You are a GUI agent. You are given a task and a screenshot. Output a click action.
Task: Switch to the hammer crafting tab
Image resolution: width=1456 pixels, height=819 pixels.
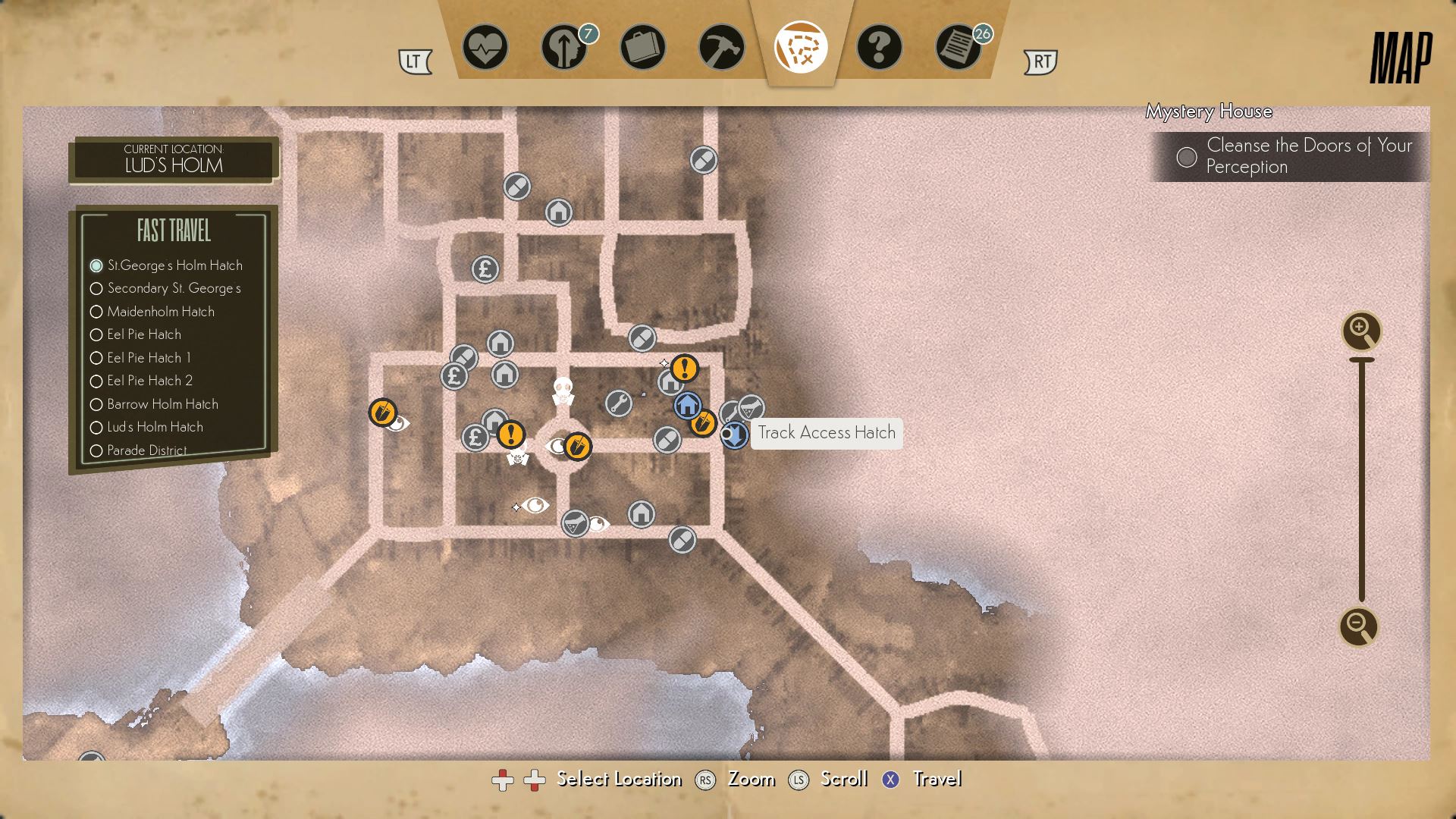(x=721, y=48)
